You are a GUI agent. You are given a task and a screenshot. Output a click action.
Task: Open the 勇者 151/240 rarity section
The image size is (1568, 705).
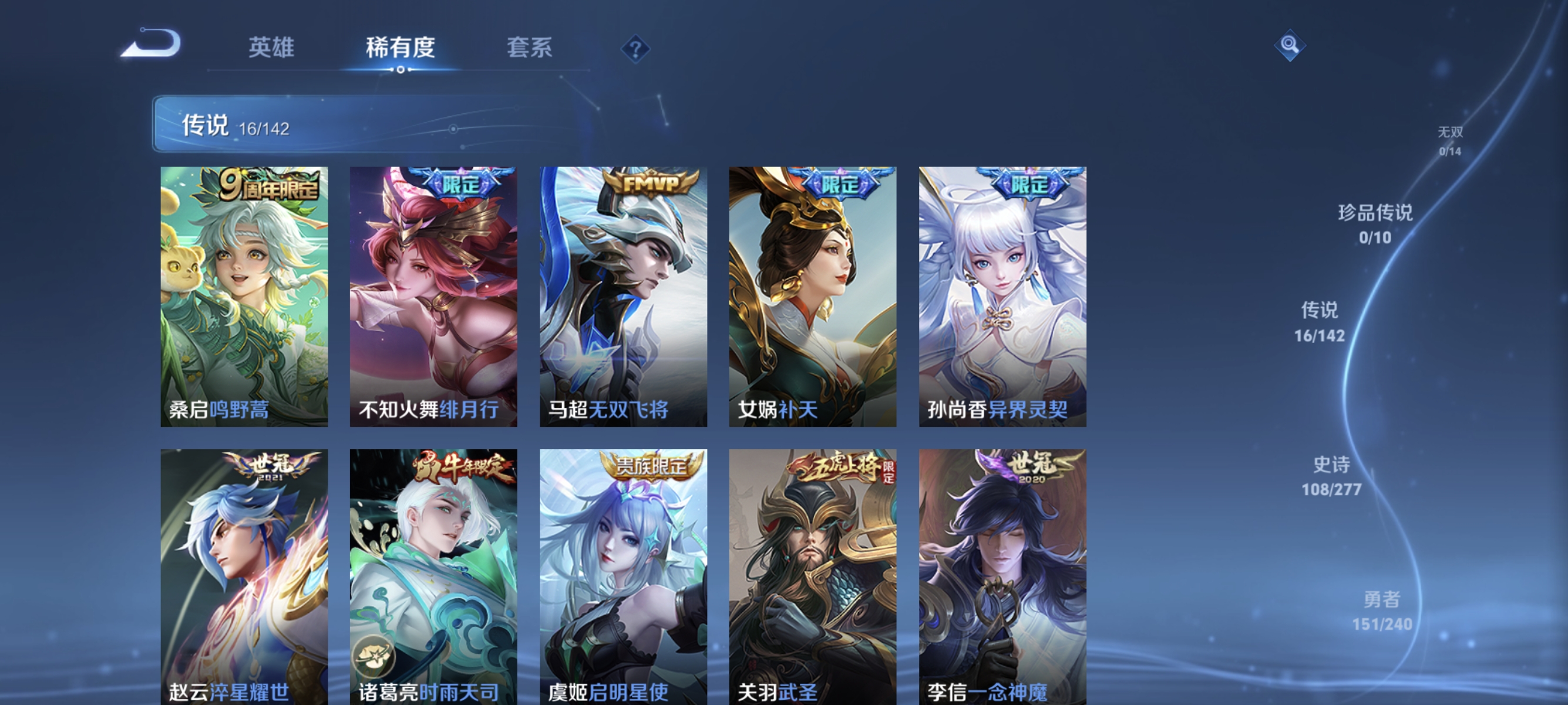[1382, 612]
